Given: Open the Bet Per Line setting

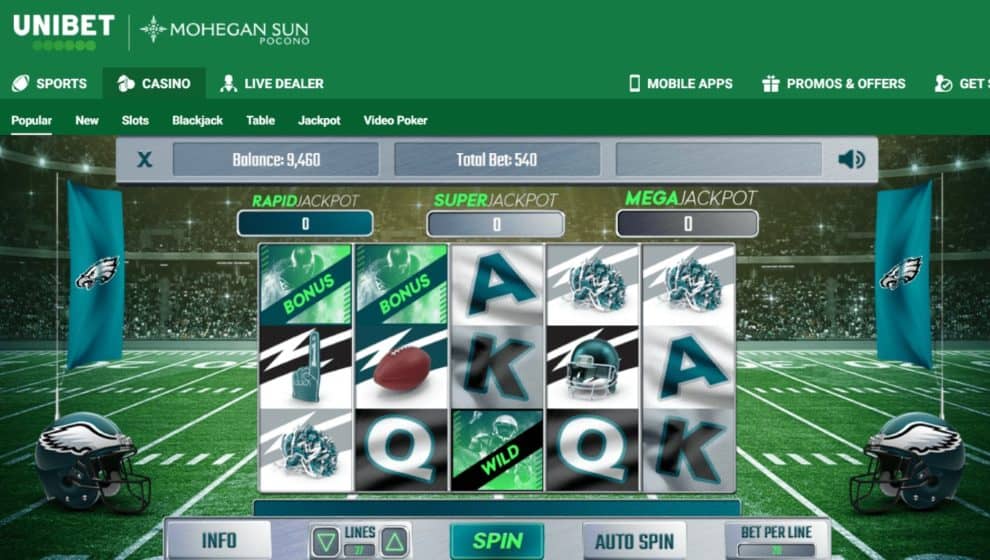Looking at the screenshot, I should 777,540.
